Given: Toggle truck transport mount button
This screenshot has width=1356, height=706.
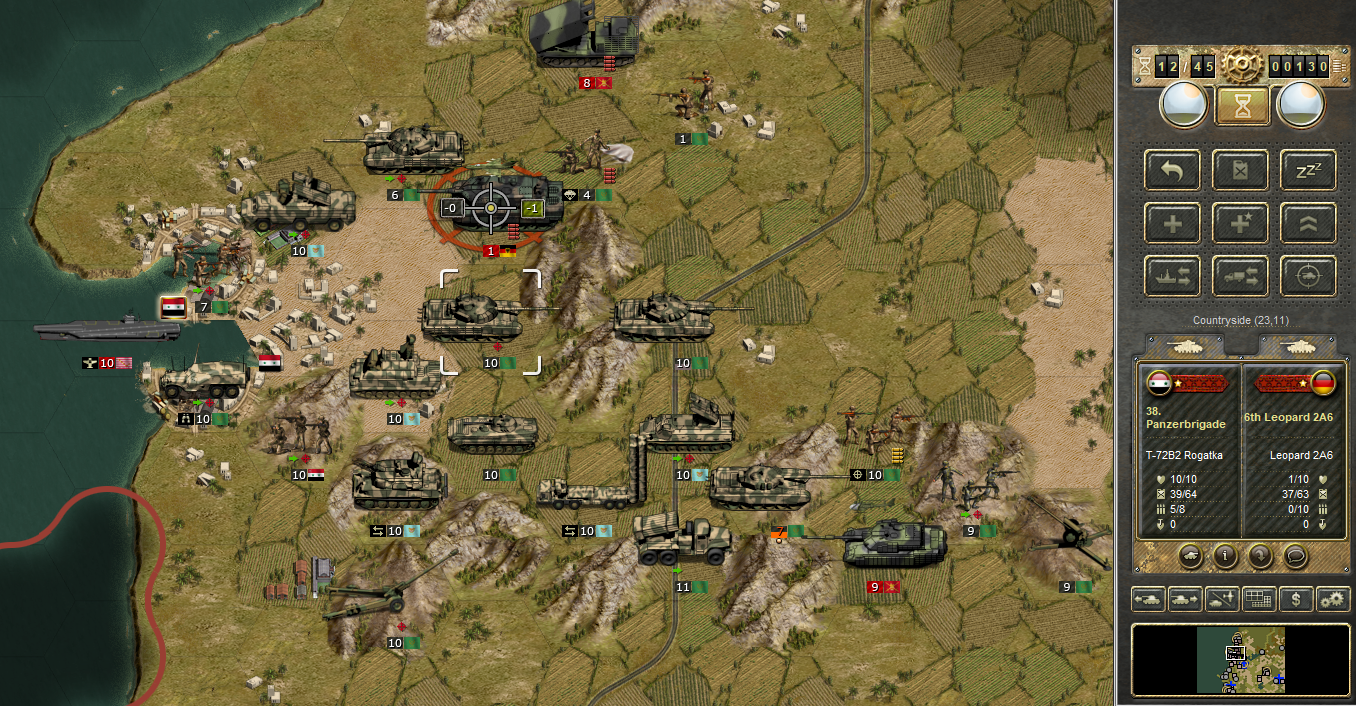Looking at the screenshot, I should pyautogui.click(x=1240, y=276).
